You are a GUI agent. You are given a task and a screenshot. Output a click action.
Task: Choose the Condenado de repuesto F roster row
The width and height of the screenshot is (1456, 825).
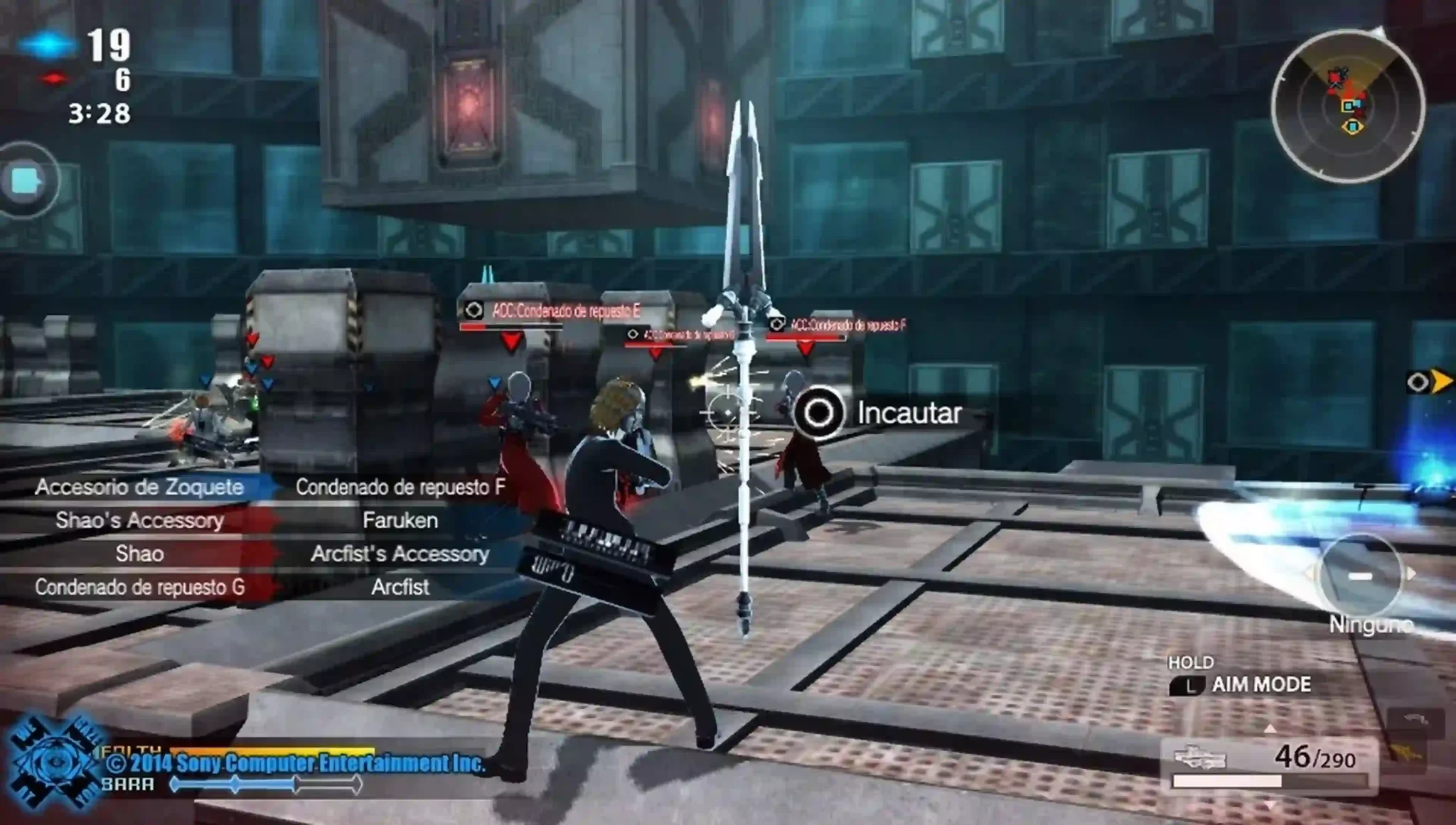tap(400, 487)
